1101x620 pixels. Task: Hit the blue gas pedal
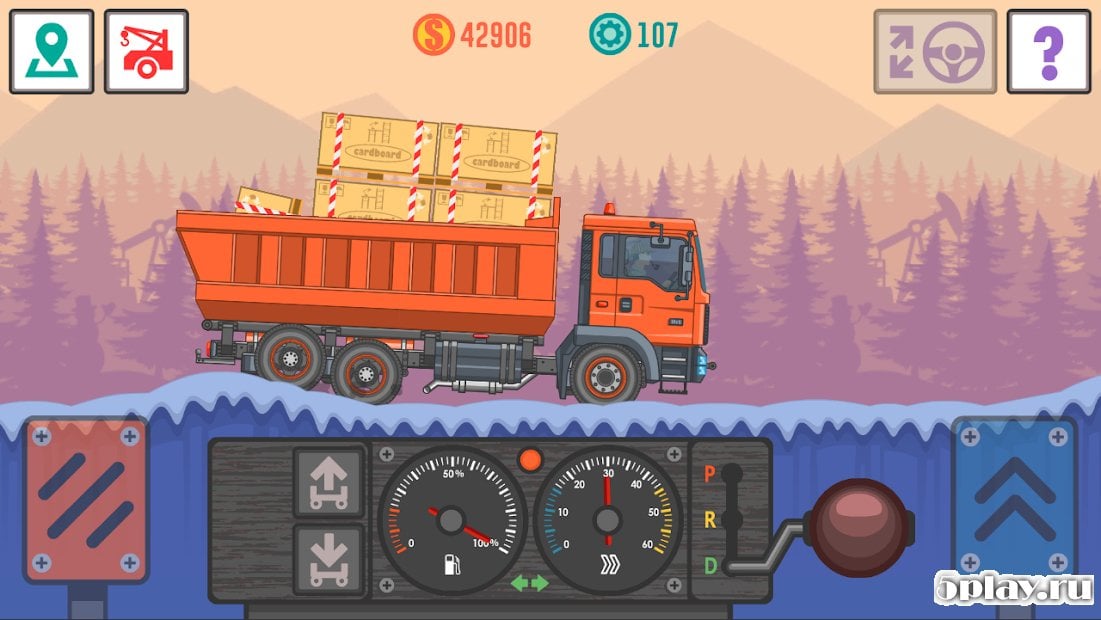pyautogui.click(x=1014, y=498)
